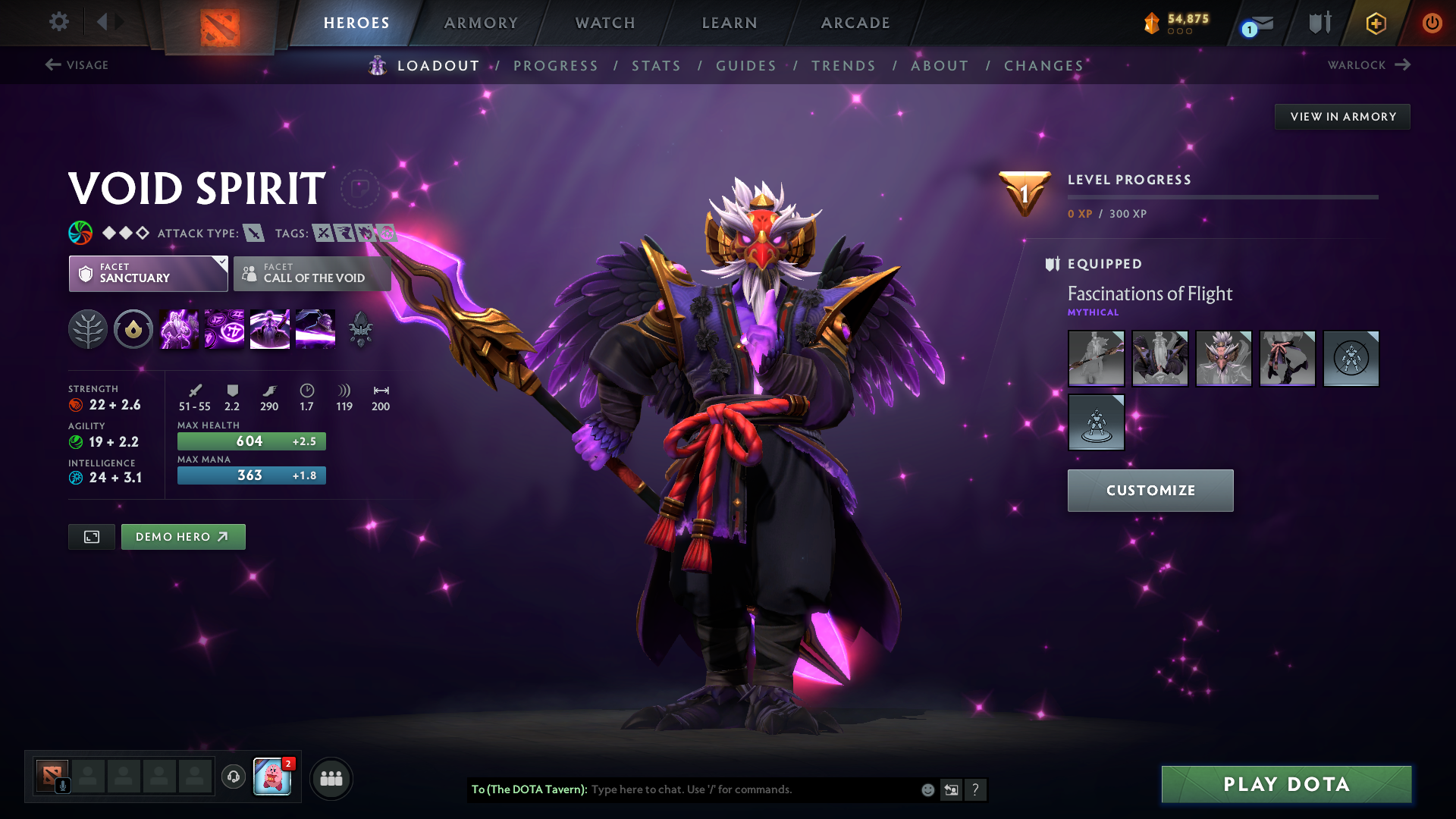
Task: Switch to the ARMORY tab
Action: (x=481, y=23)
